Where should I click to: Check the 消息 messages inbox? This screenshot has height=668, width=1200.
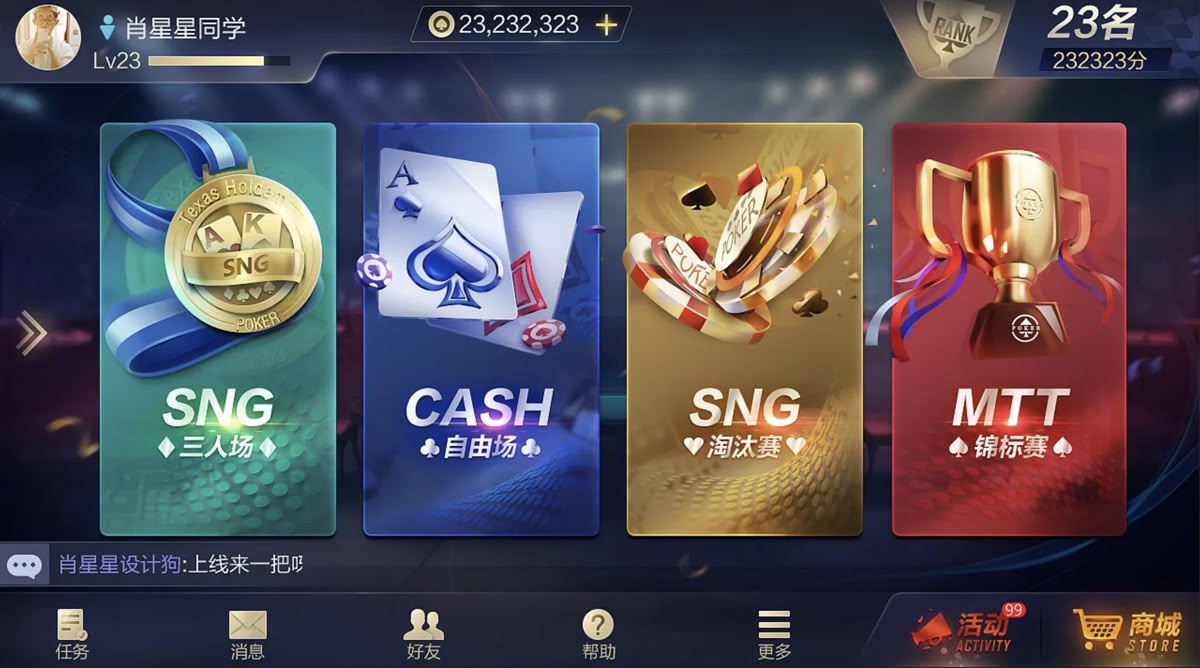click(x=247, y=634)
